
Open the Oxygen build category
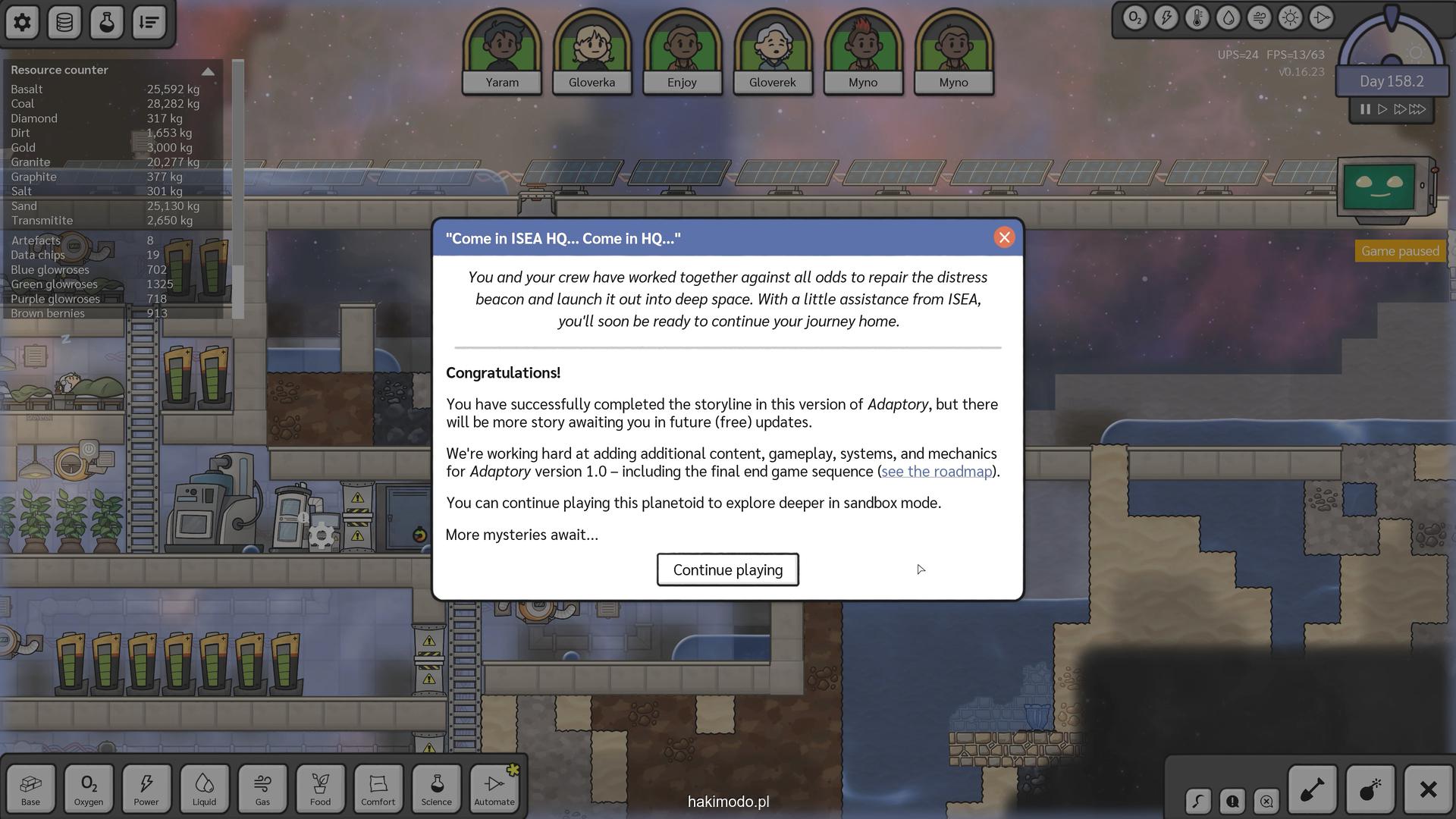89,789
